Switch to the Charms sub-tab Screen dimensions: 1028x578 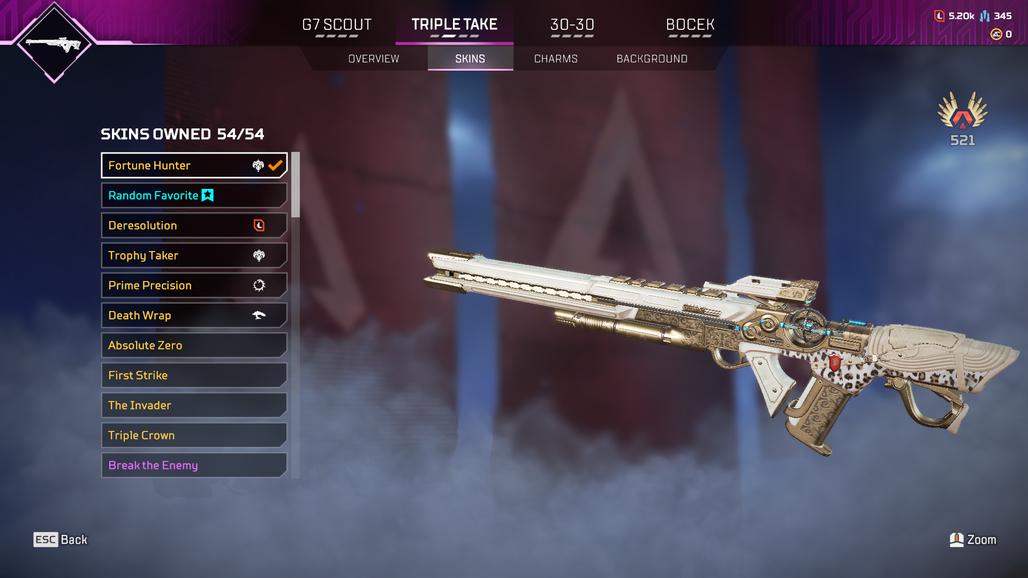(x=556, y=59)
